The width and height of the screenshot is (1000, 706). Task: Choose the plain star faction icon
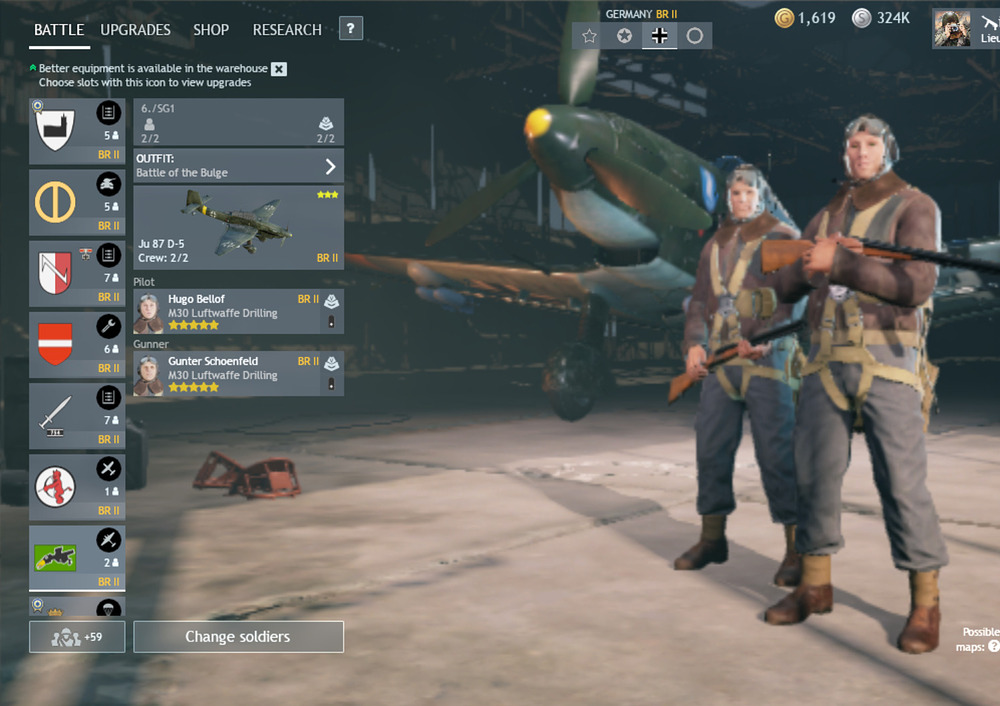click(x=590, y=36)
